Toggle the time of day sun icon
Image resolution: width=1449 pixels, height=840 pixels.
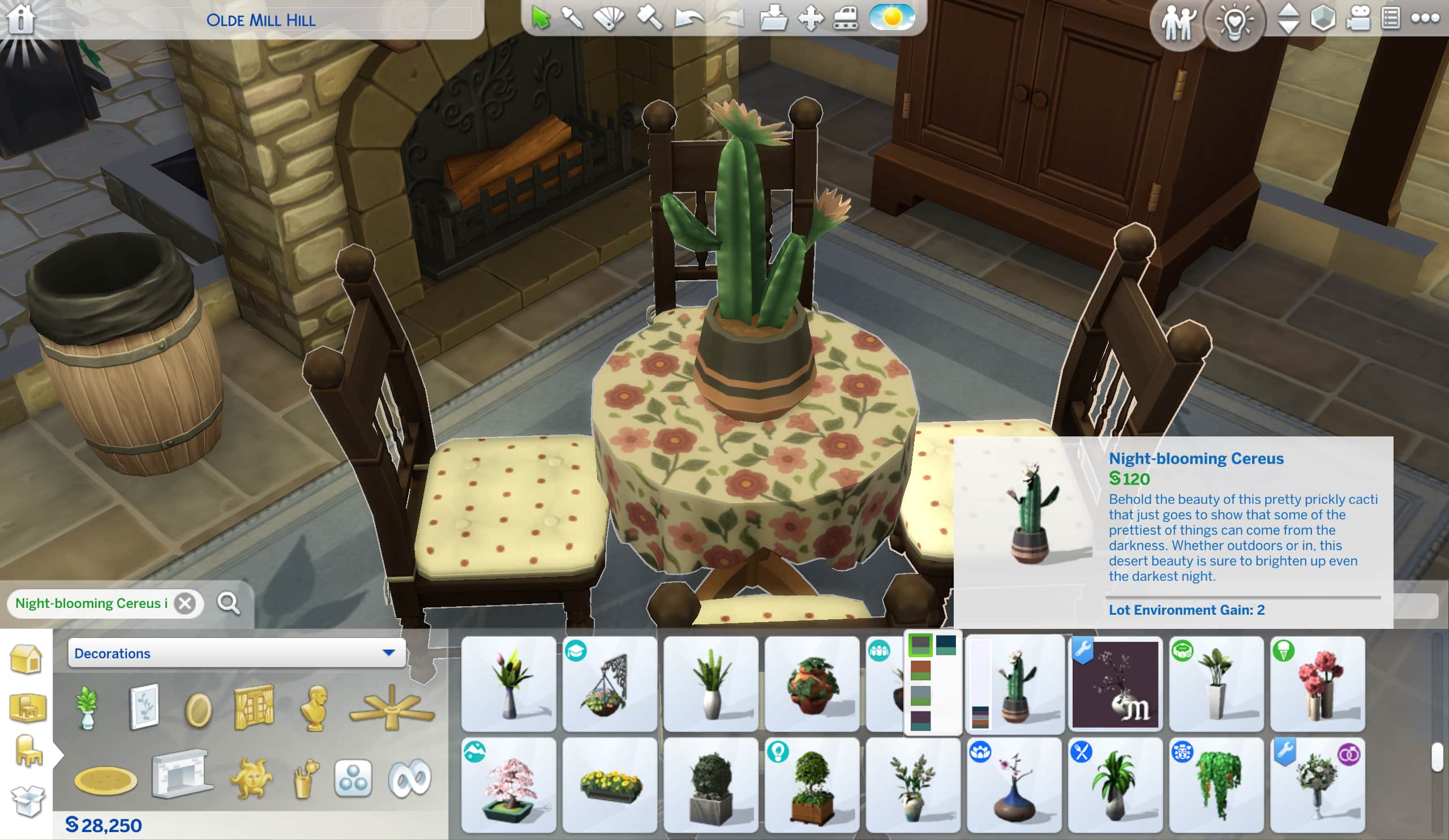[x=891, y=17]
